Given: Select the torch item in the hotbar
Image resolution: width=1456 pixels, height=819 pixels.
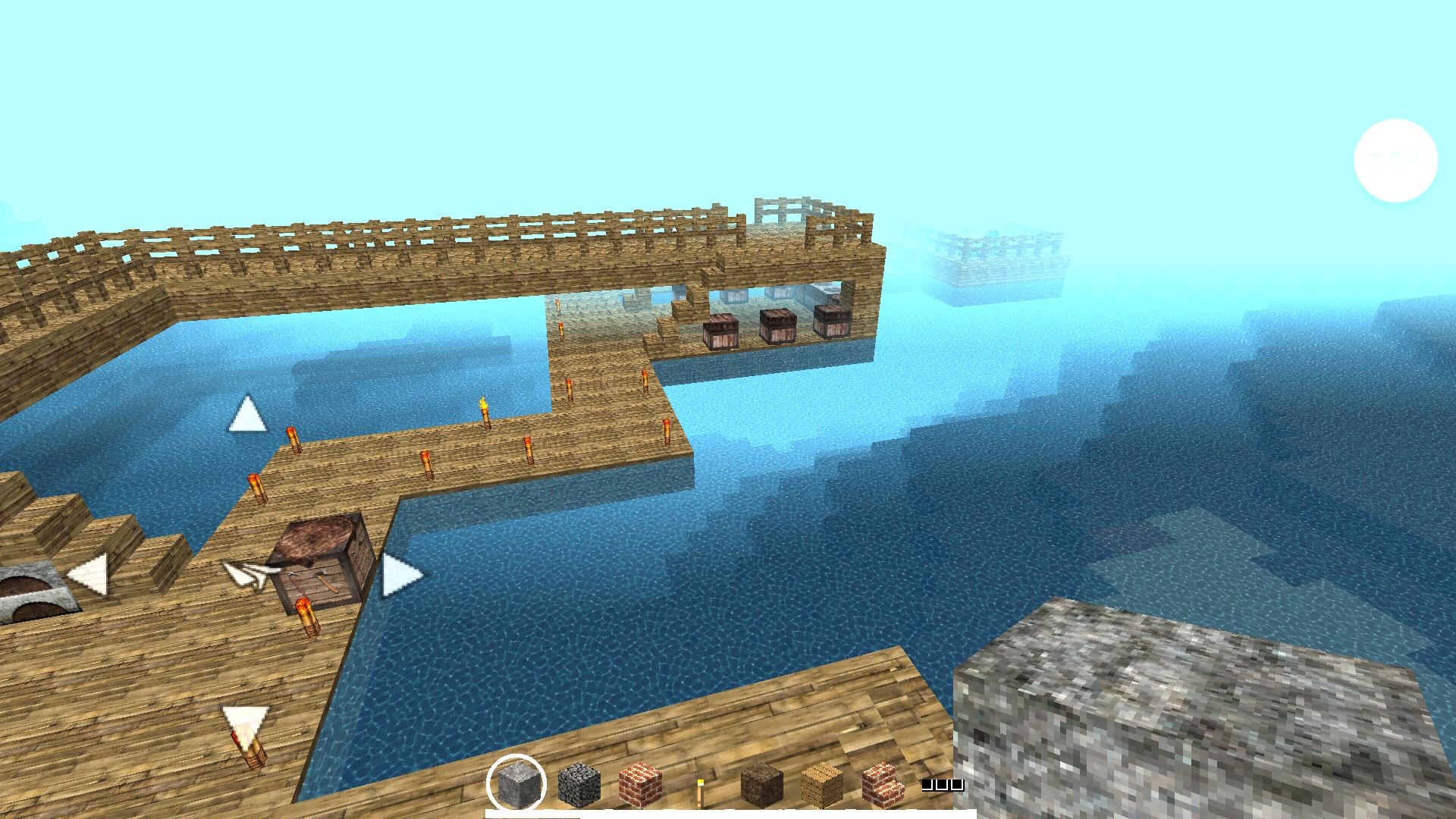Looking at the screenshot, I should (701, 789).
